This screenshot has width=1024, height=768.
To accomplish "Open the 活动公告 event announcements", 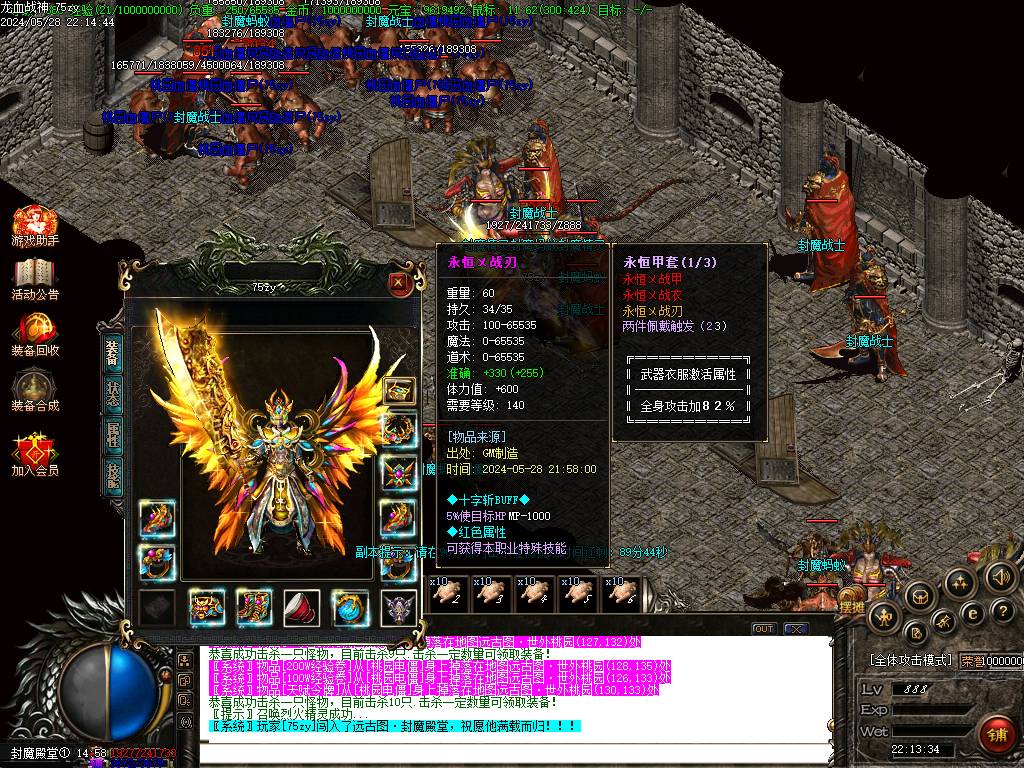I will coord(35,279).
